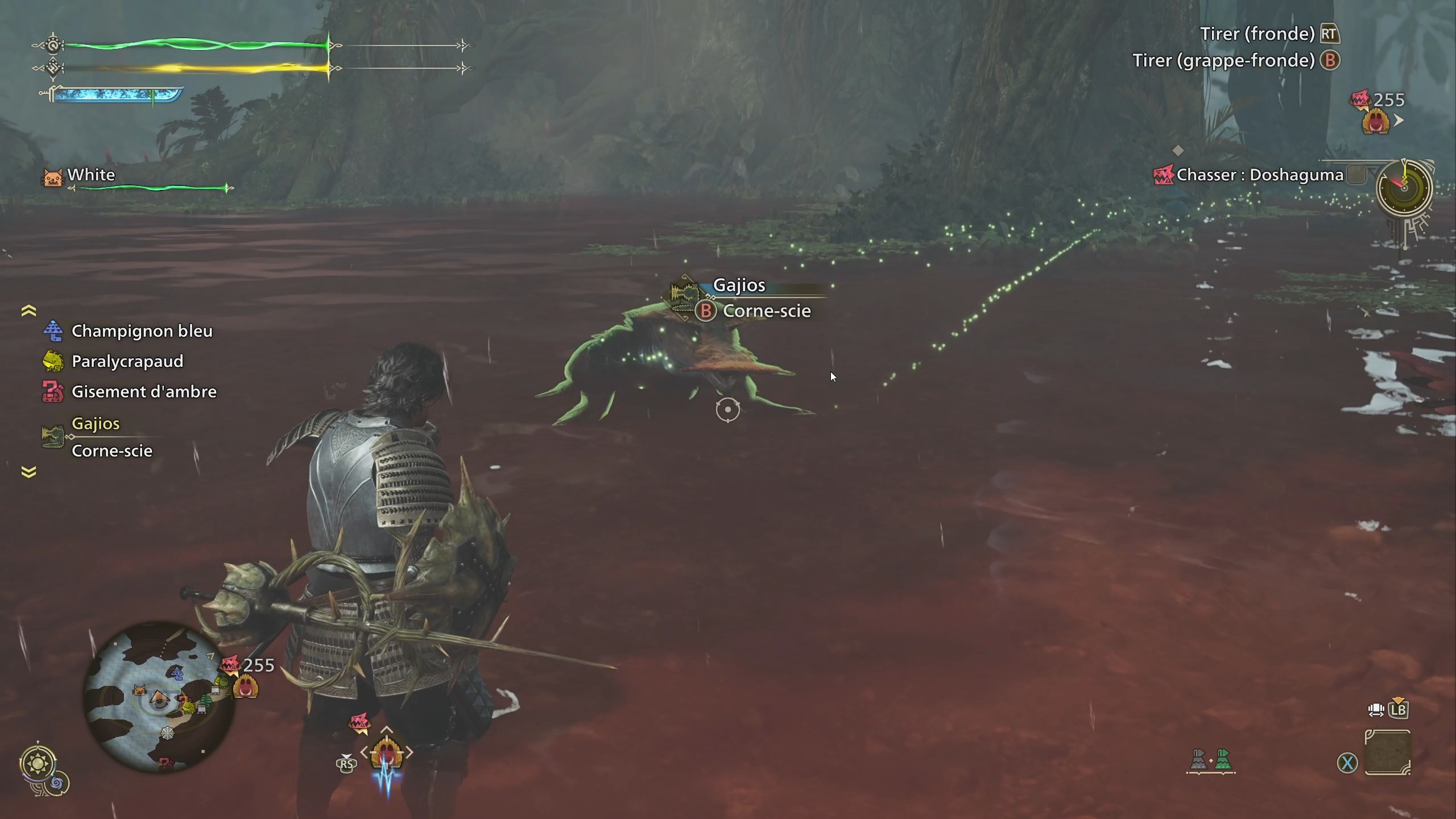Click the Paralycrapaud frog icon in the item list
The width and height of the screenshot is (1456, 819).
(52, 361)
